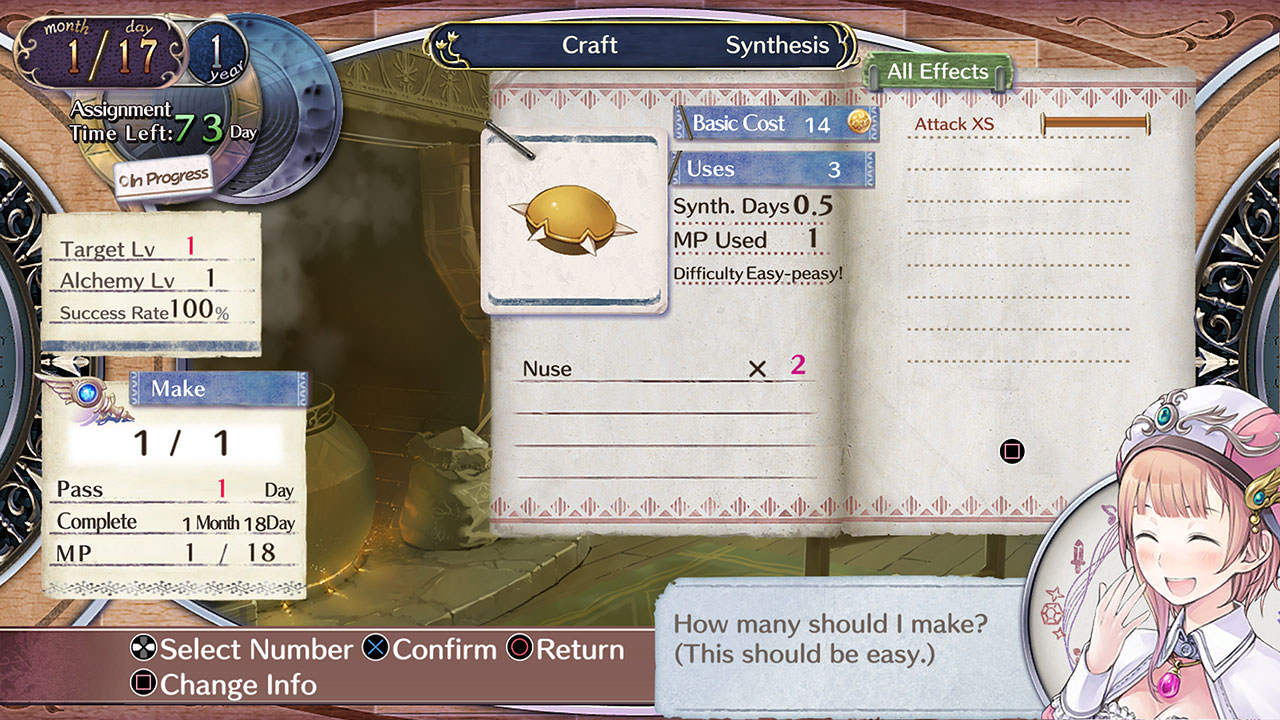This screenshot has height=720, width=1280.
Task: Select the Synthesis header tab
Action: click(777, 46)
